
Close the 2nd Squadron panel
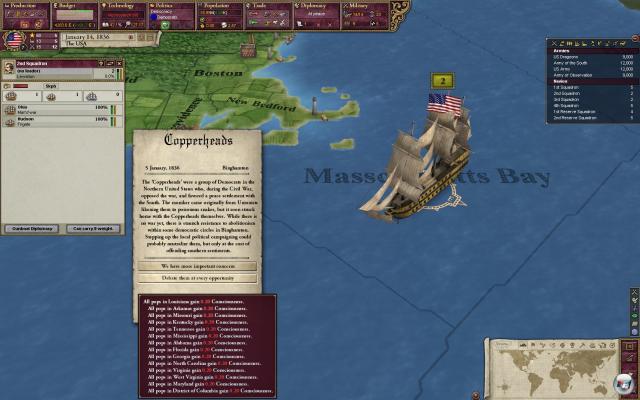pyautogui.click(x=117, y=64)
